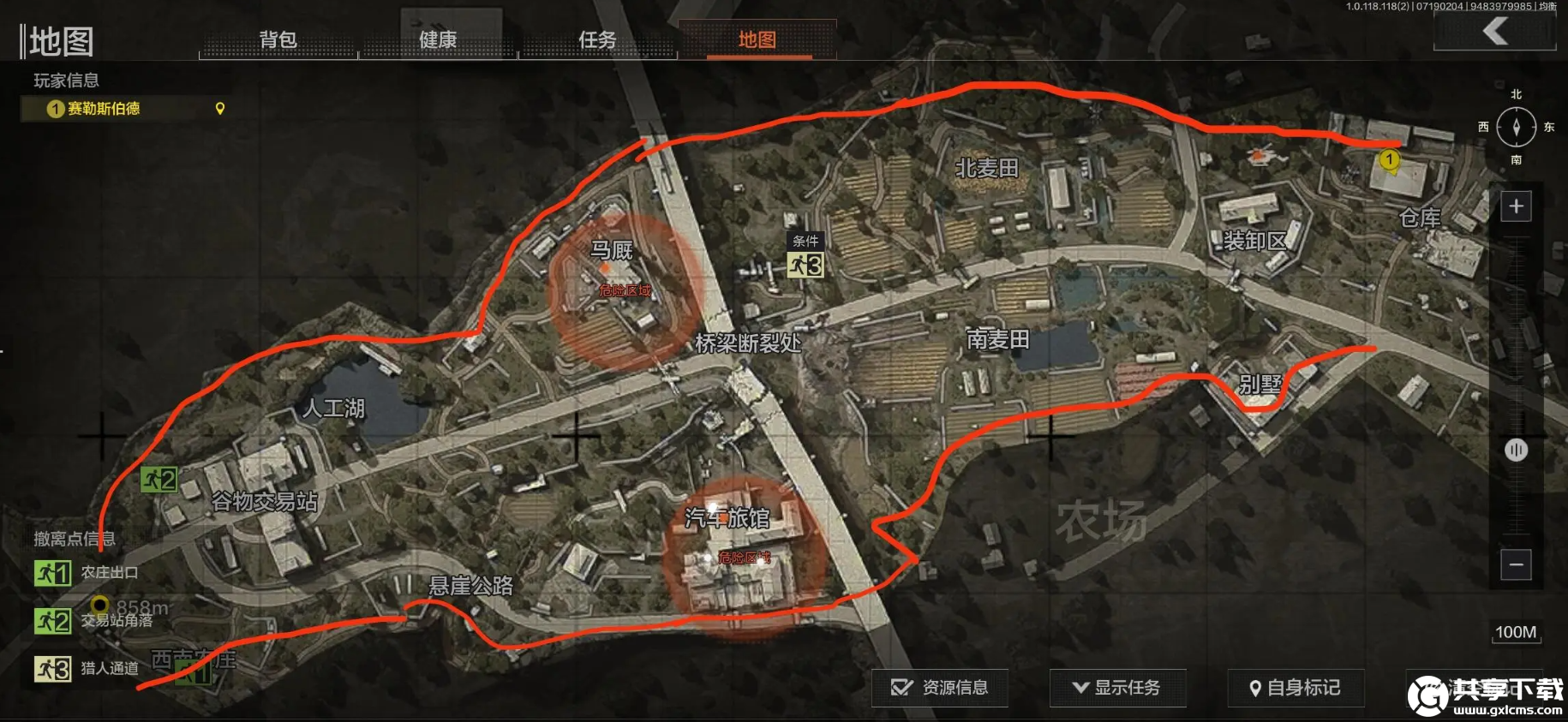Click the conditional exit 3 icon near 桥梁断裂处
This screenshot has height=722, width=1568.
tap(806, 266)
